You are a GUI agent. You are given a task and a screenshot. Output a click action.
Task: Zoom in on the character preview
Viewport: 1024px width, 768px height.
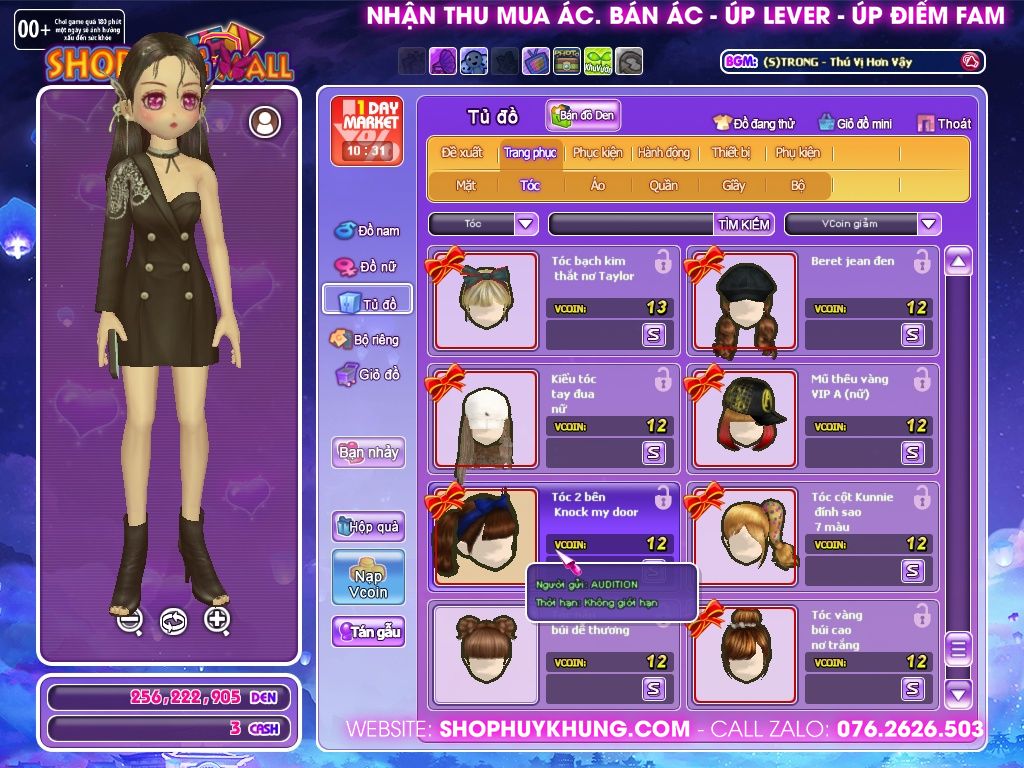[217, 620]
